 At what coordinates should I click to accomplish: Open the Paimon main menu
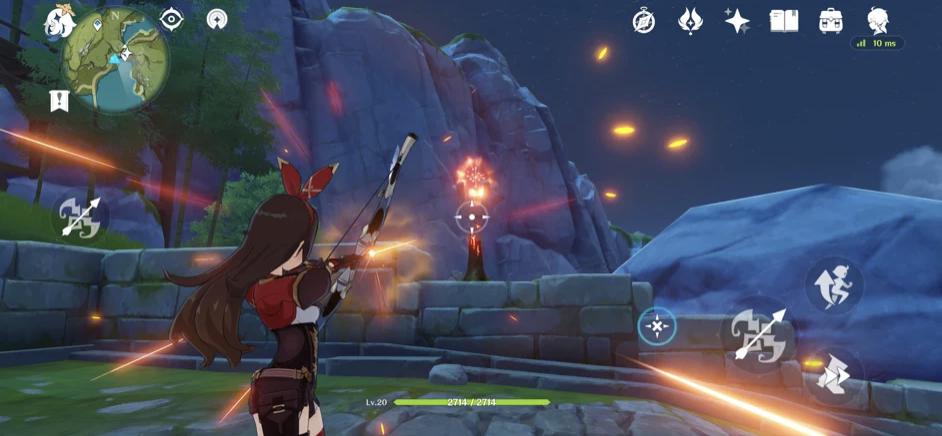point(58,20)
